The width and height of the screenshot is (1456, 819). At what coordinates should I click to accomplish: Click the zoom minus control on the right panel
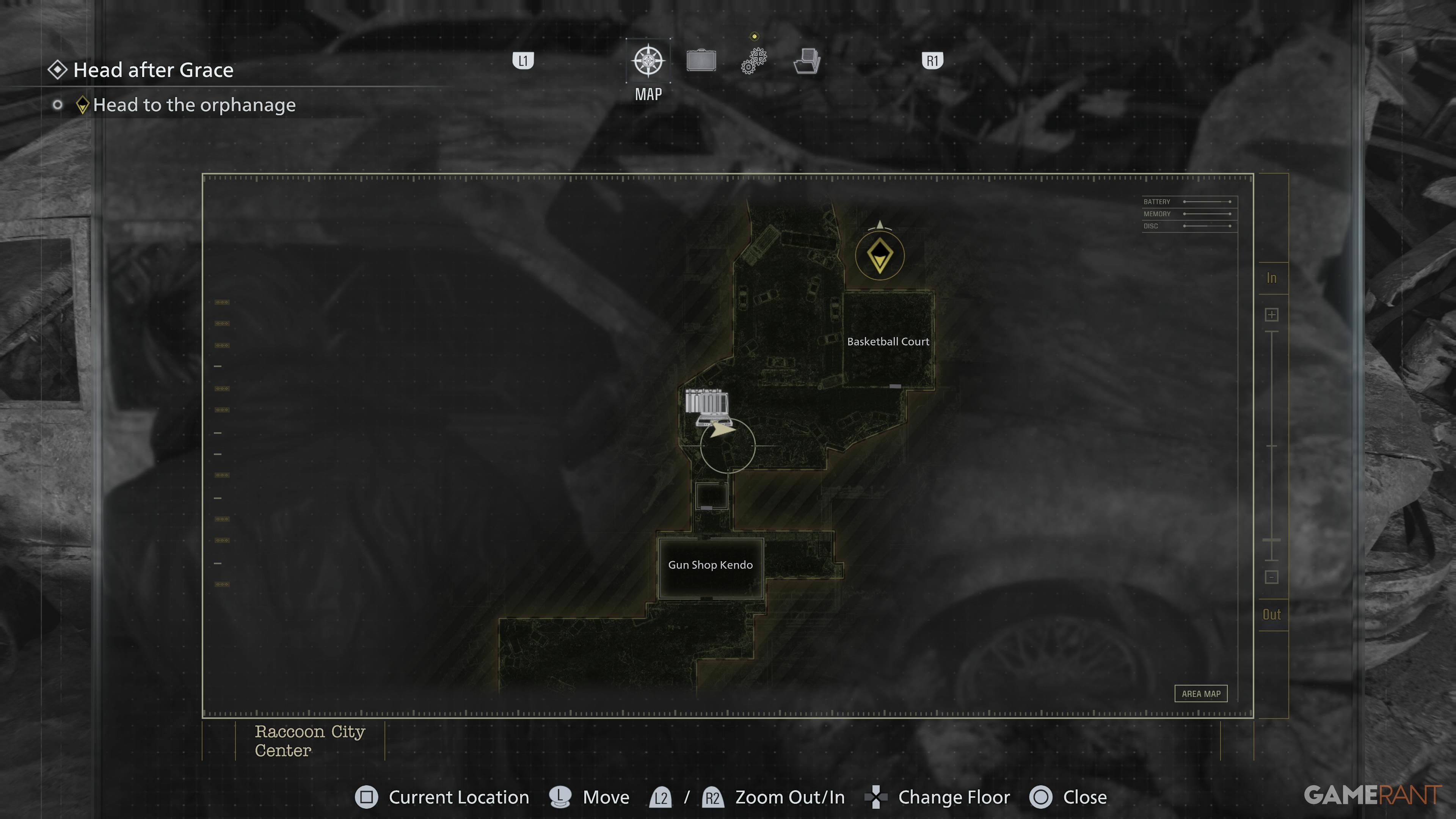point(1272,577)
